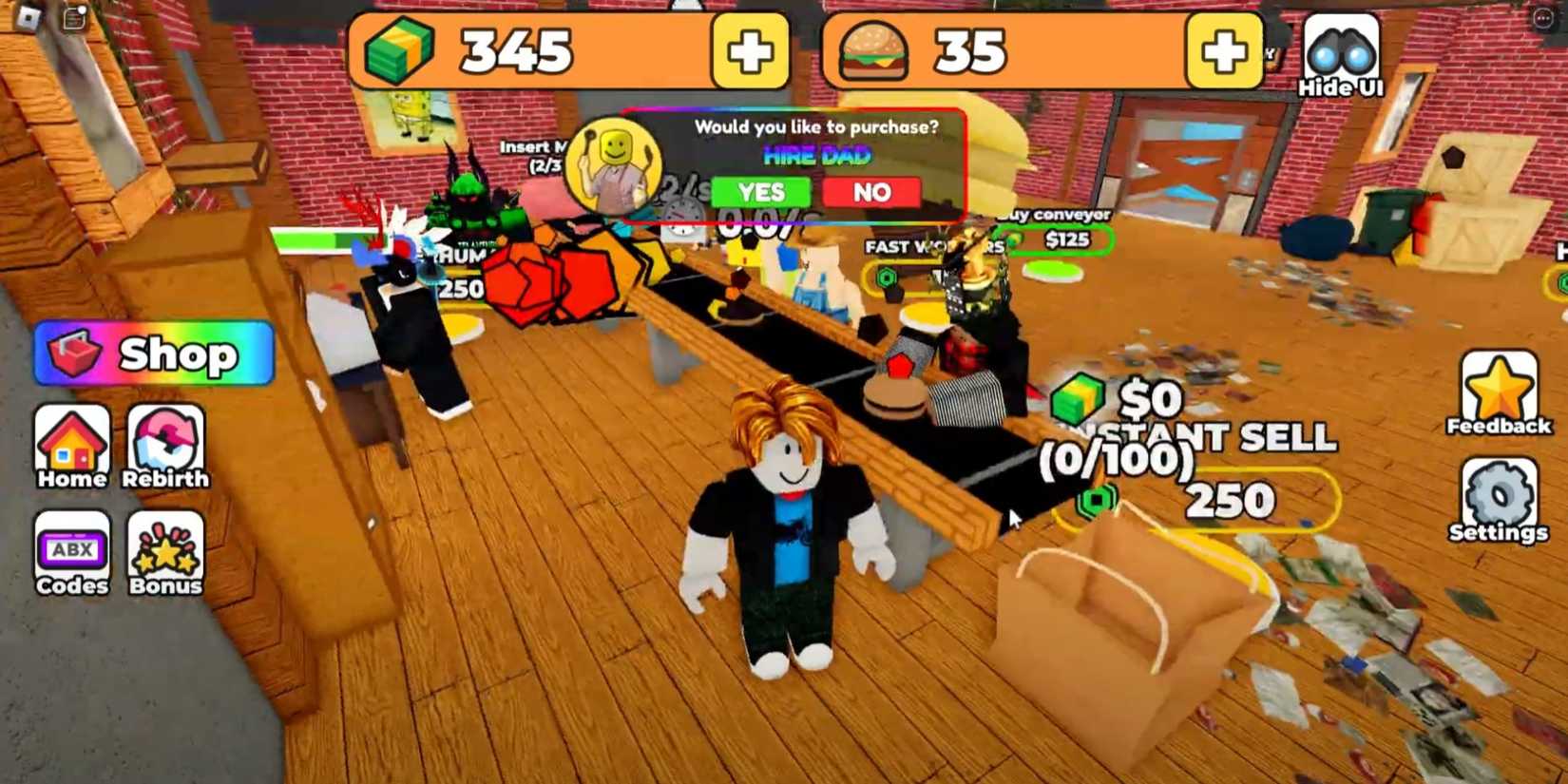1568x784 pixels.
Task: Claim rewards via the Bonus stars icon
Action: click(163, 549)
